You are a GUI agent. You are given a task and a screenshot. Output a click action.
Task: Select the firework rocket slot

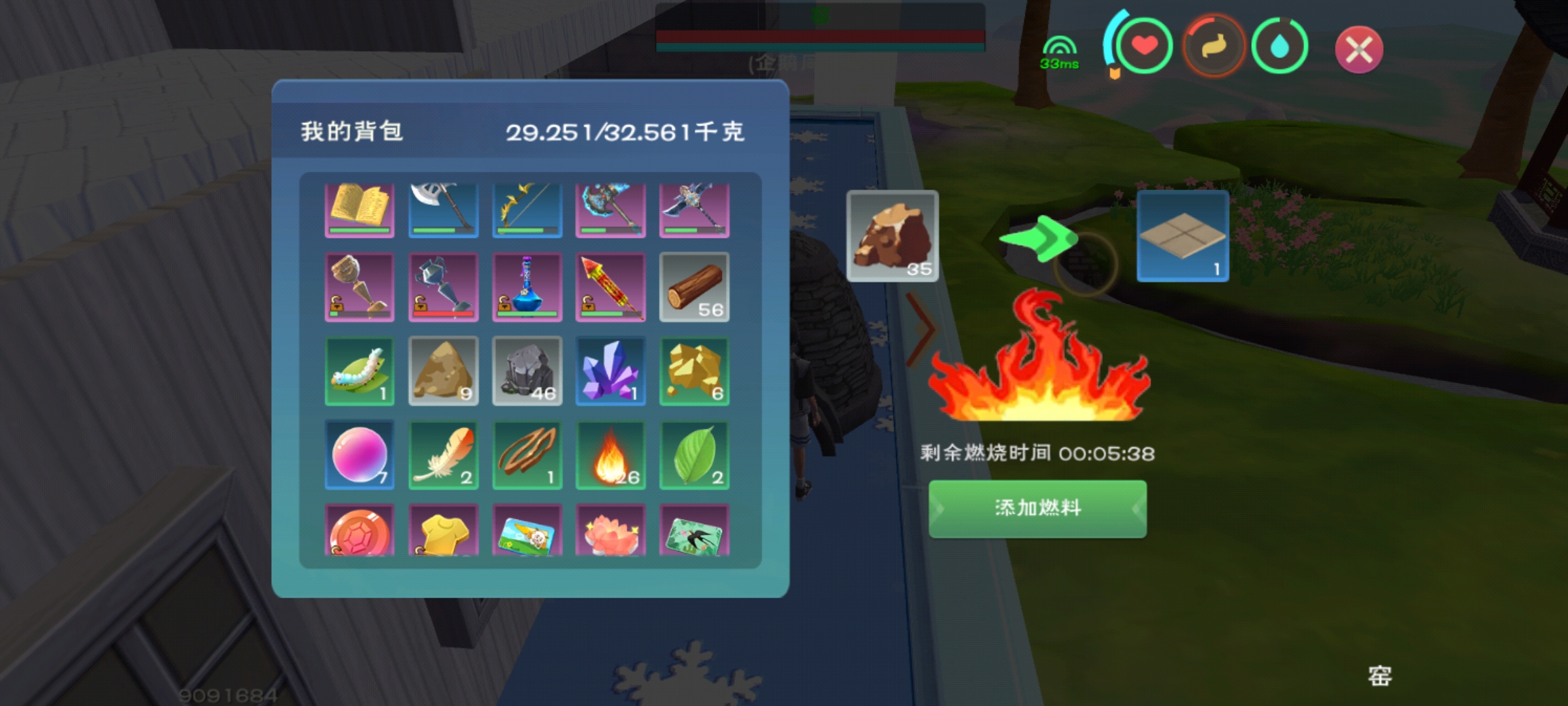(x=610, y=287)
